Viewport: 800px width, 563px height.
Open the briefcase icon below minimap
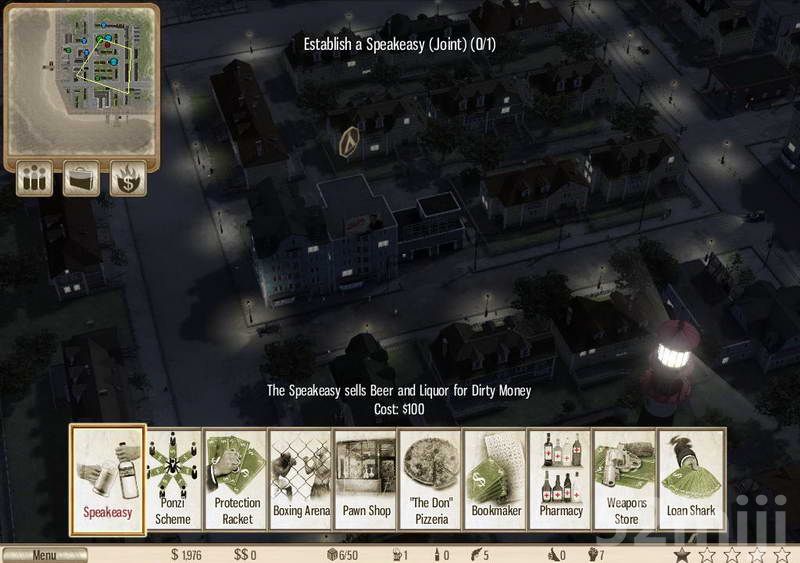pos(82,180)
